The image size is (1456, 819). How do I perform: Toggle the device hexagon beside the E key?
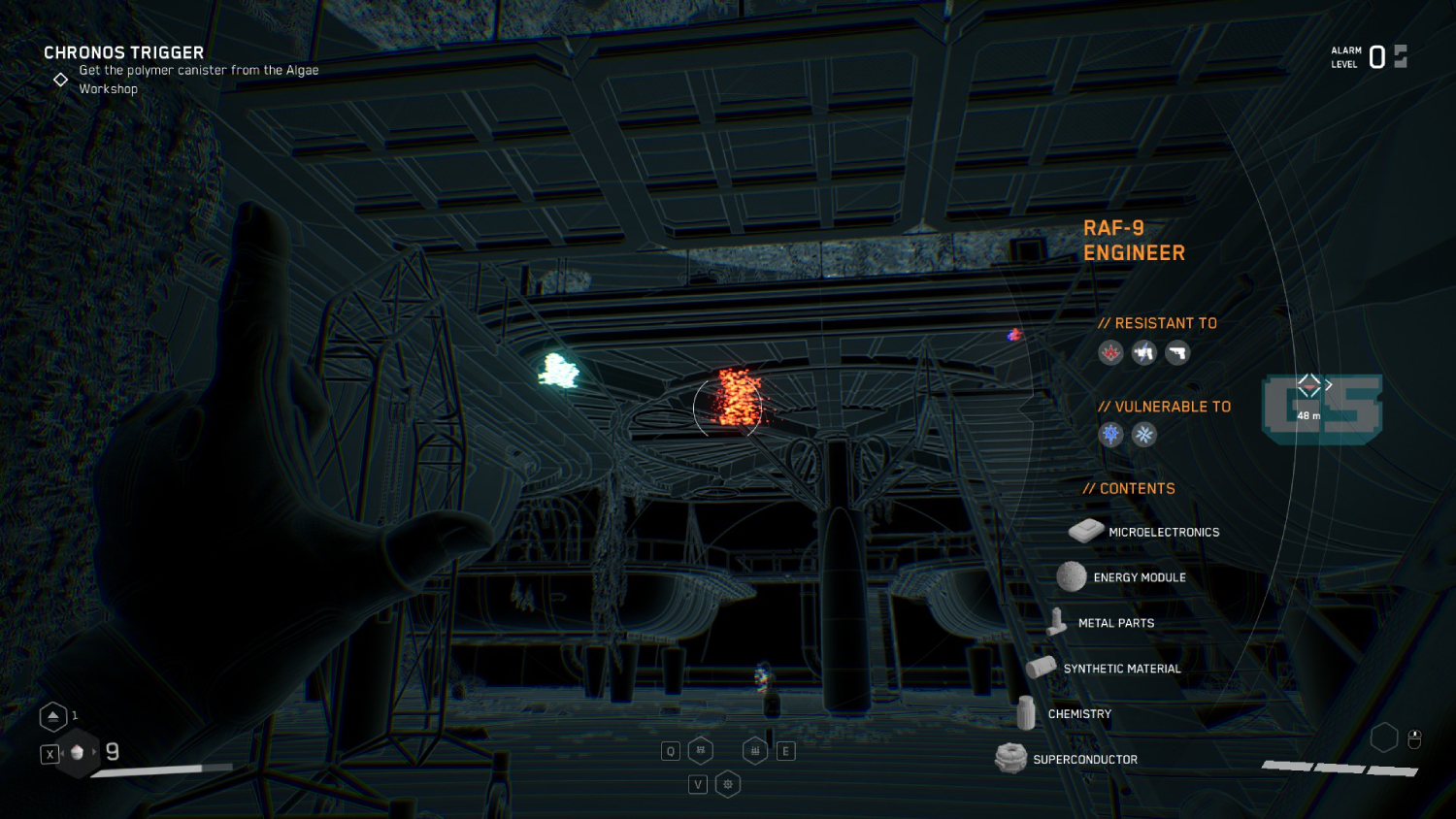pyautogui.click(x=755, y=749)
